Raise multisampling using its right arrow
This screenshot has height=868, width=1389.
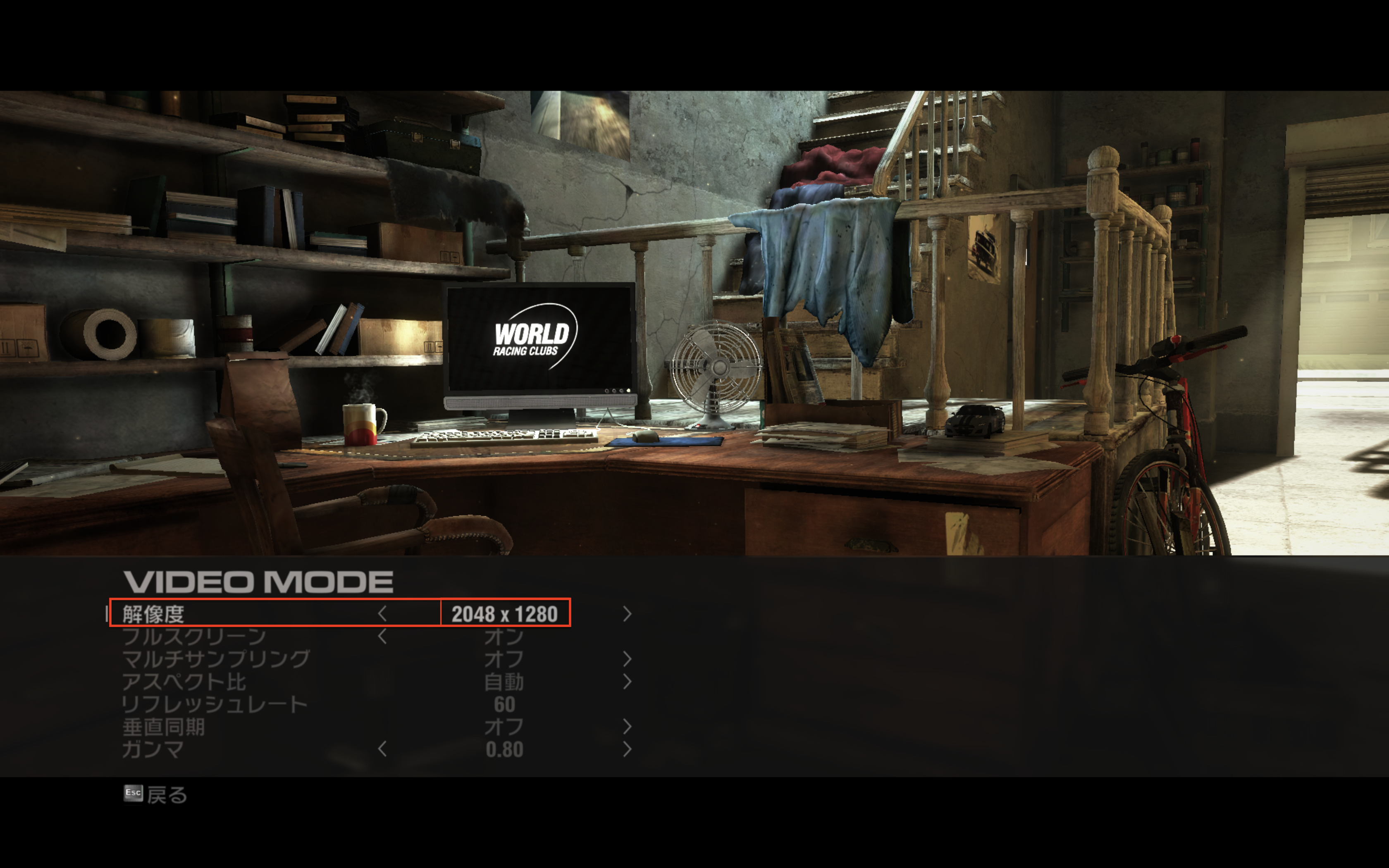click(627, 658)
